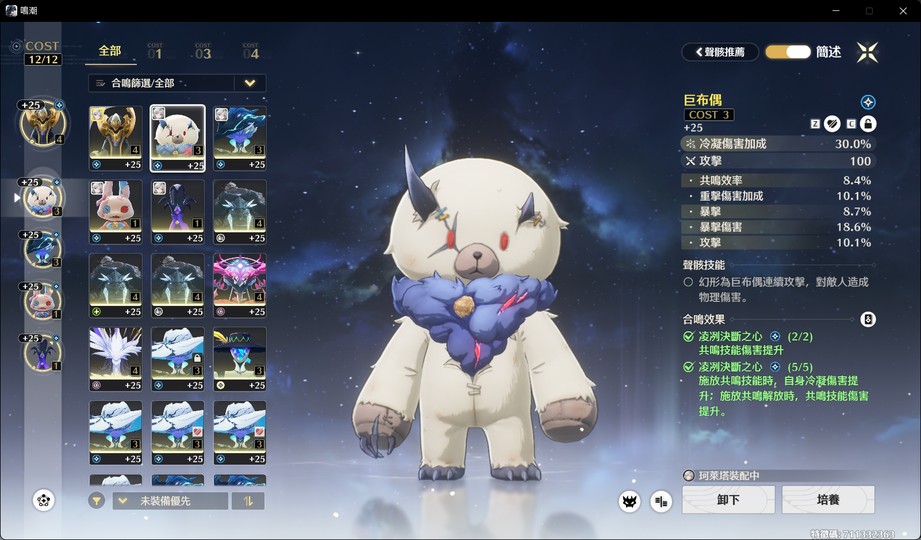Click the round icon button below equipped echoes

point(44,500)
